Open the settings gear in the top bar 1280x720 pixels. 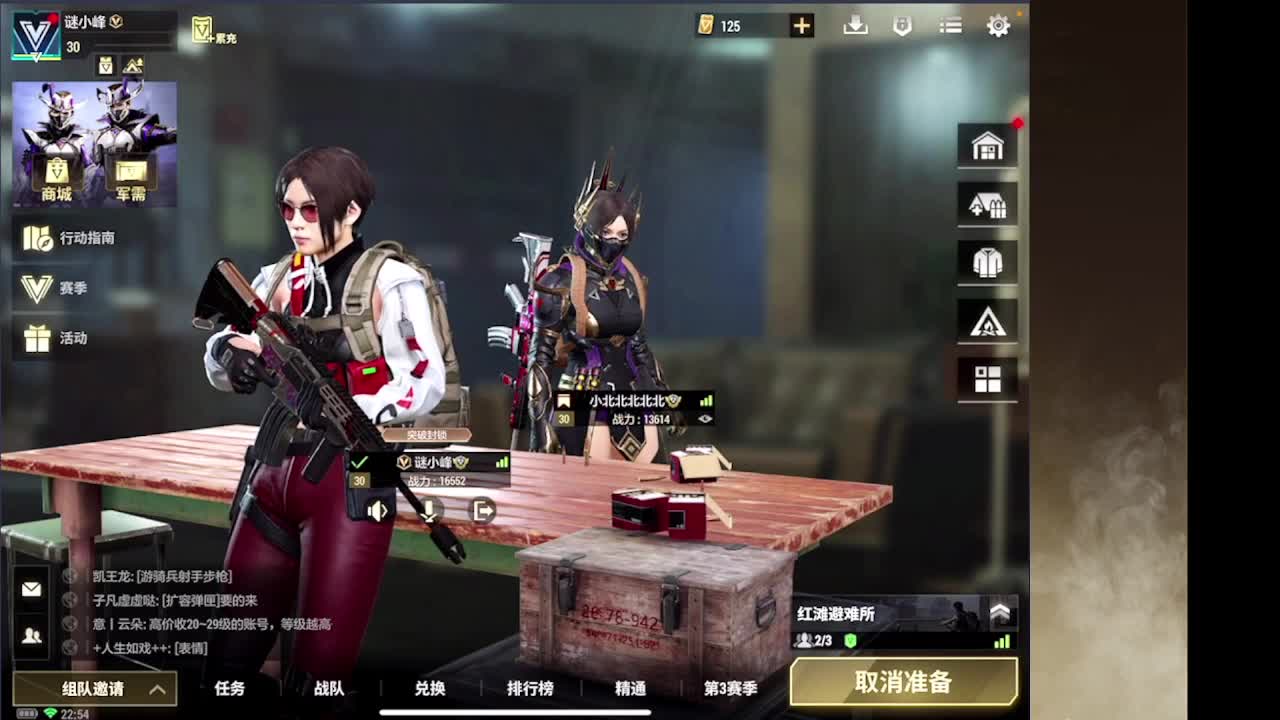997,26
